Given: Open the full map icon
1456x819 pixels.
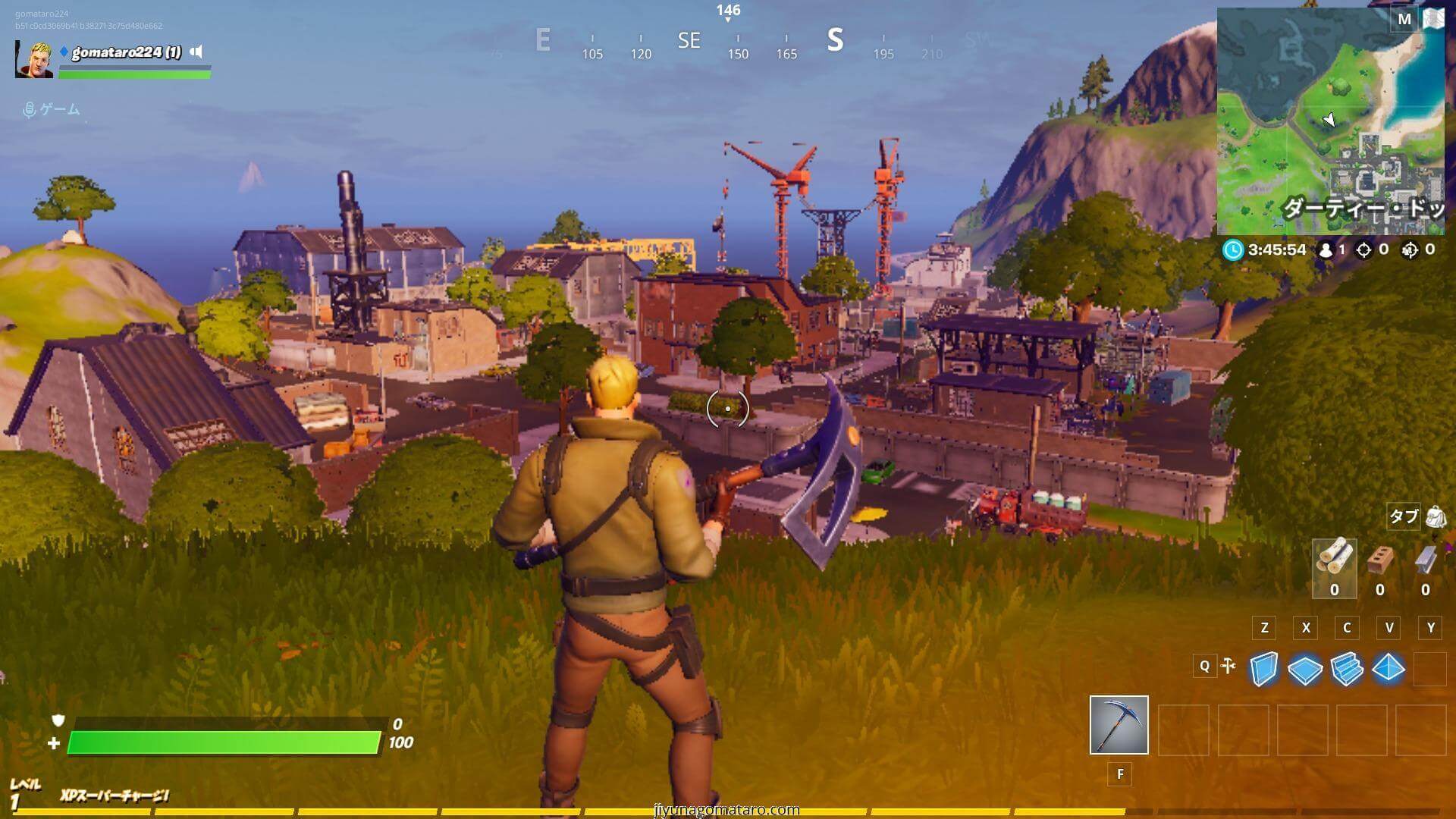Looking at the screenshot, I should click(1433, 19).
